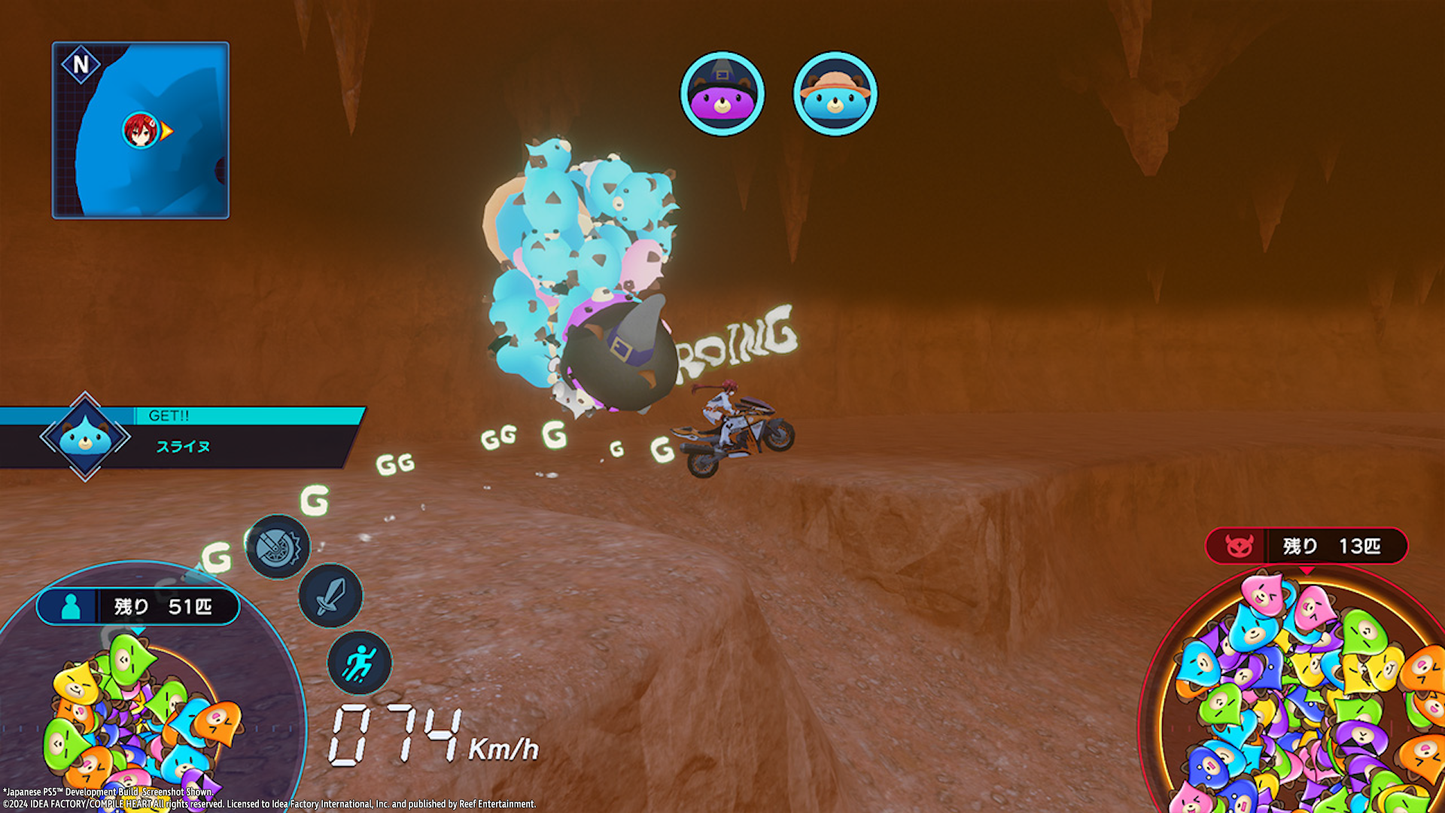Click the N compass marker on the minimap

79,62
